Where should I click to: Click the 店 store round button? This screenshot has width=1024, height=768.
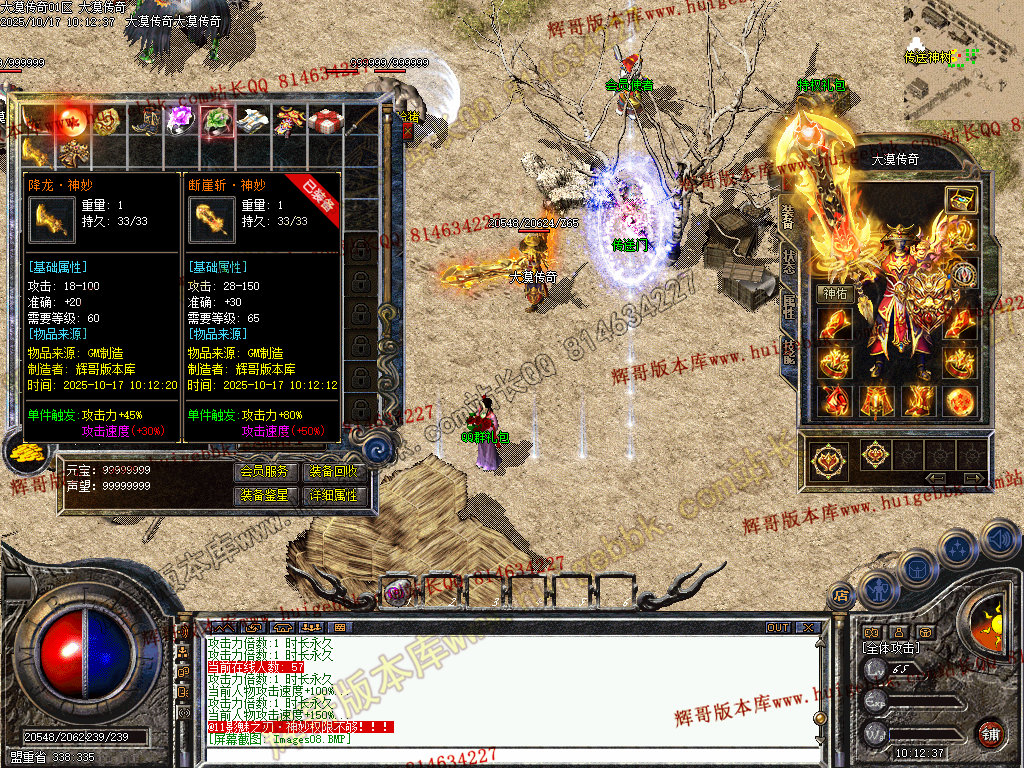[839, 596]
